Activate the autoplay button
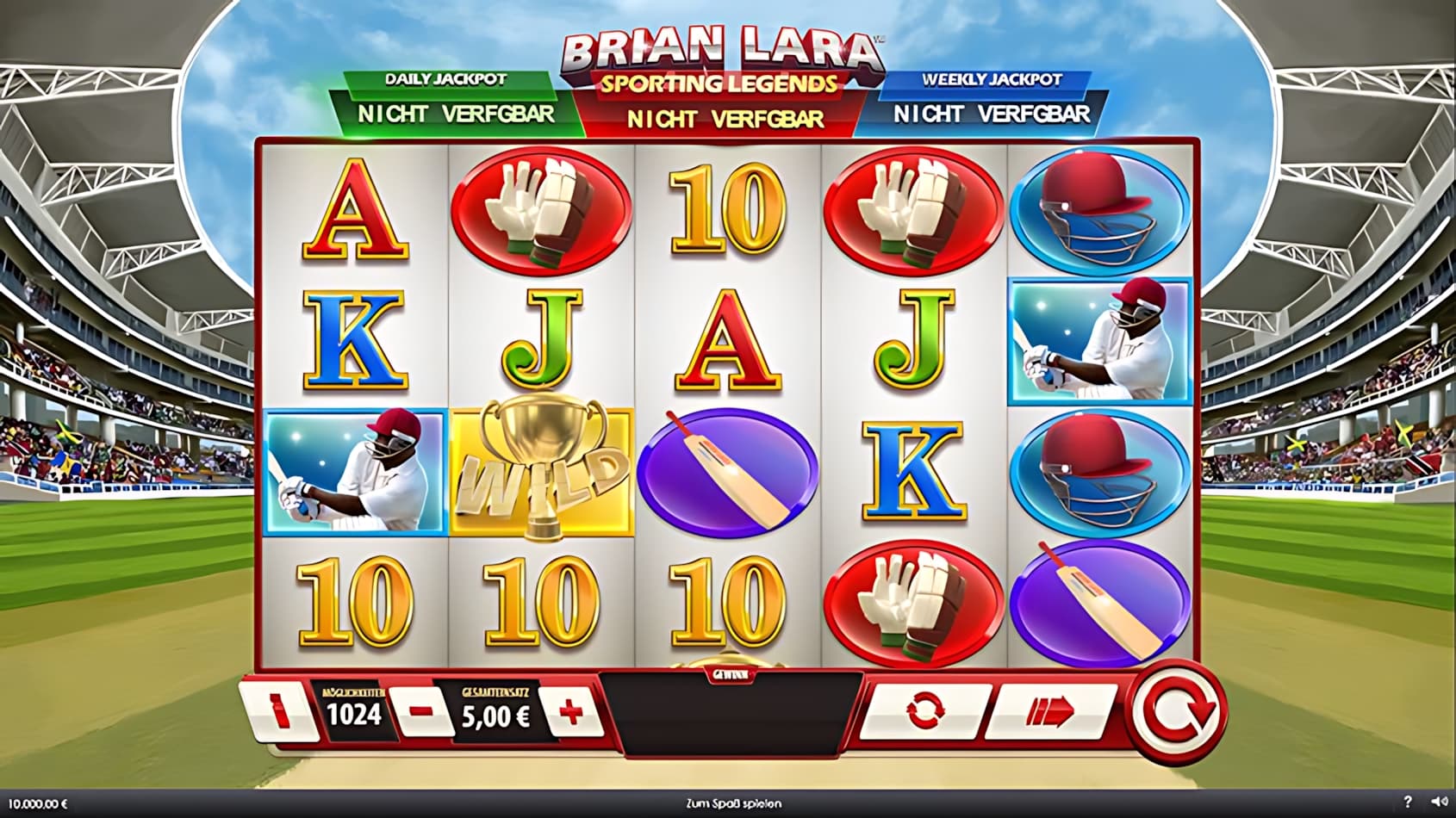Image resolution: width=1456 pixels, height=818 pixels. pos(925,711)
